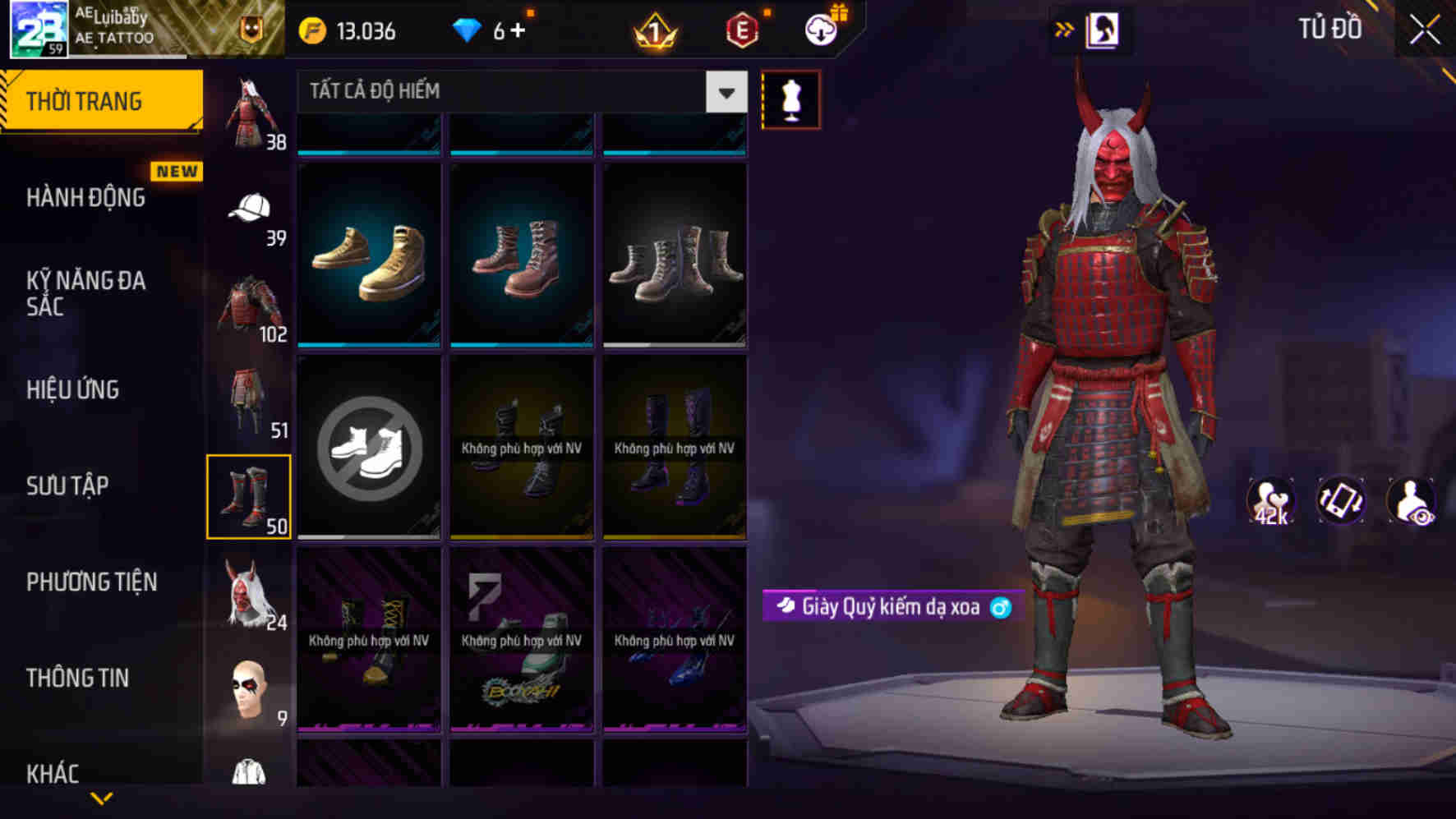The image size is (1456, 819).
Task: Click the player rank badge showing level 1
Action: click(657, 30)
